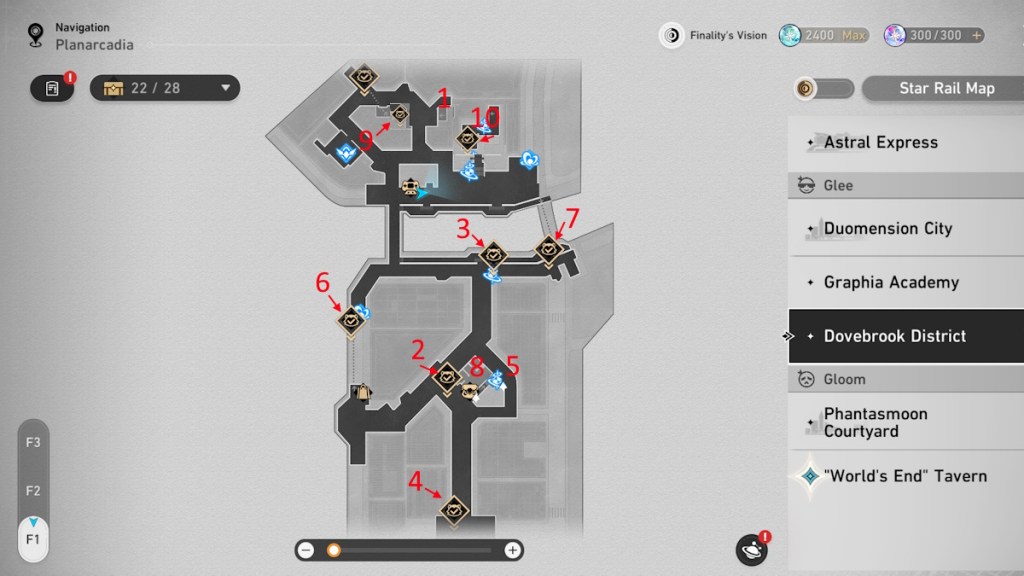Click the map zoom-in plus button
The width and height of the screenshot is (1024, 576).
point(512,550)
